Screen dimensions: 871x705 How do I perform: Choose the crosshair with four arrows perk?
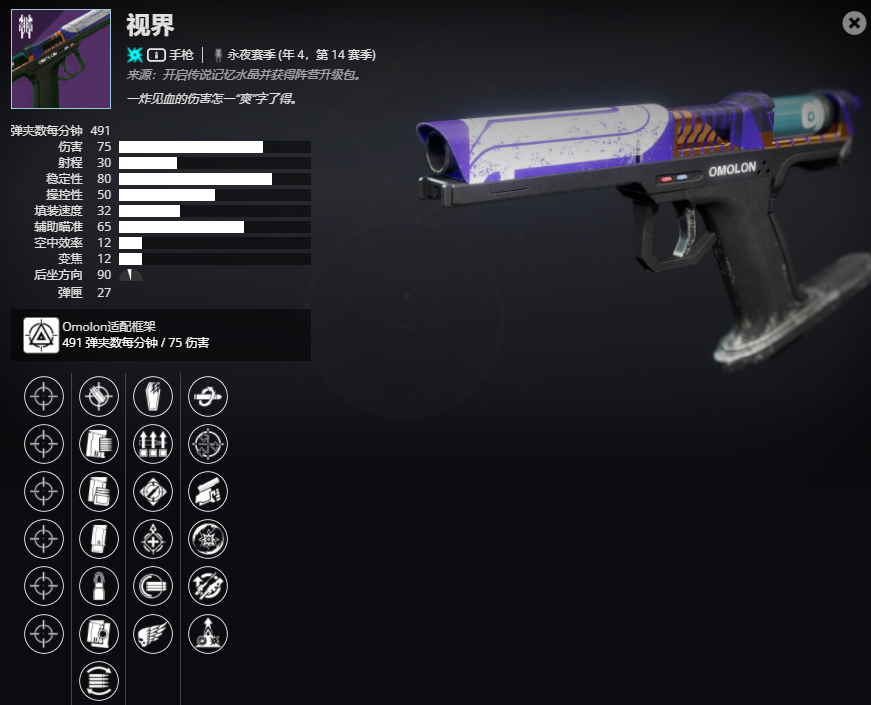pyautogui.click(x=207, y=443)
